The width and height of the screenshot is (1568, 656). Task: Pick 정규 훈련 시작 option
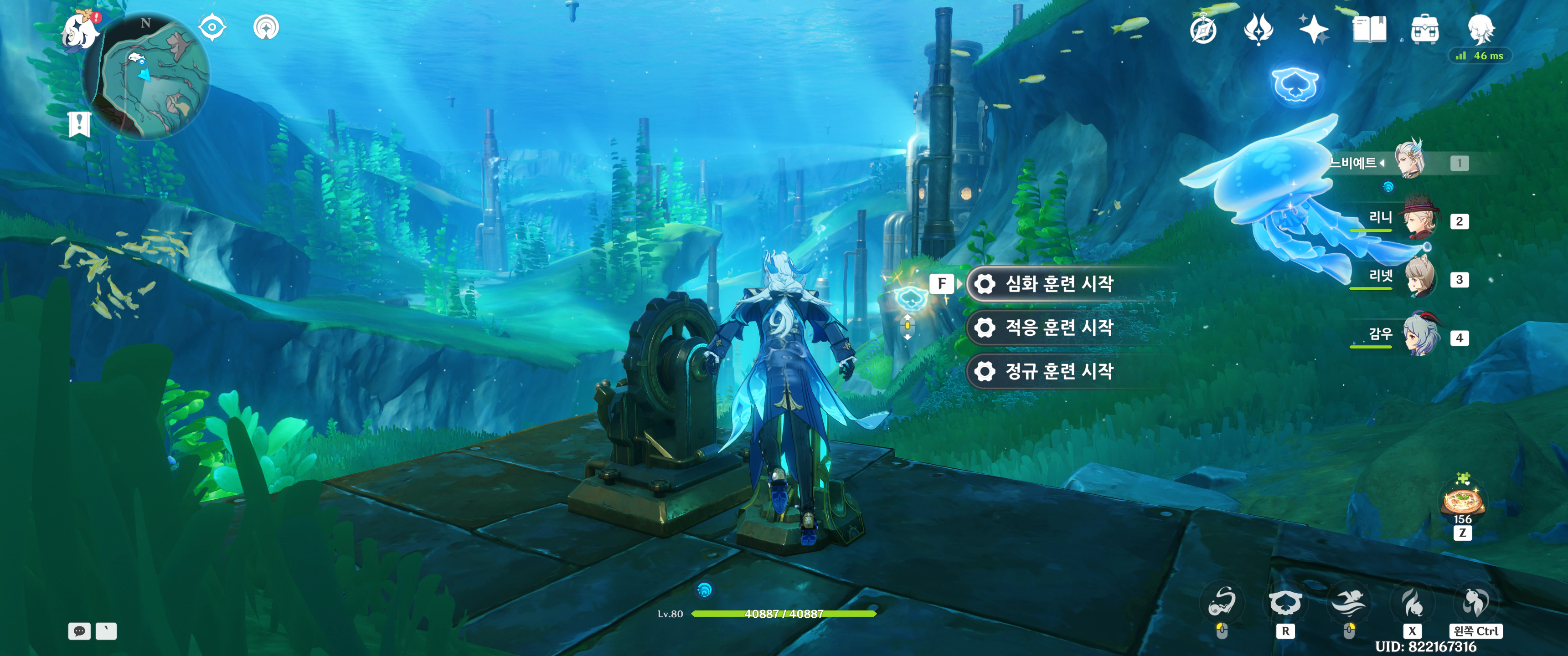click(x=1058, y=371)
